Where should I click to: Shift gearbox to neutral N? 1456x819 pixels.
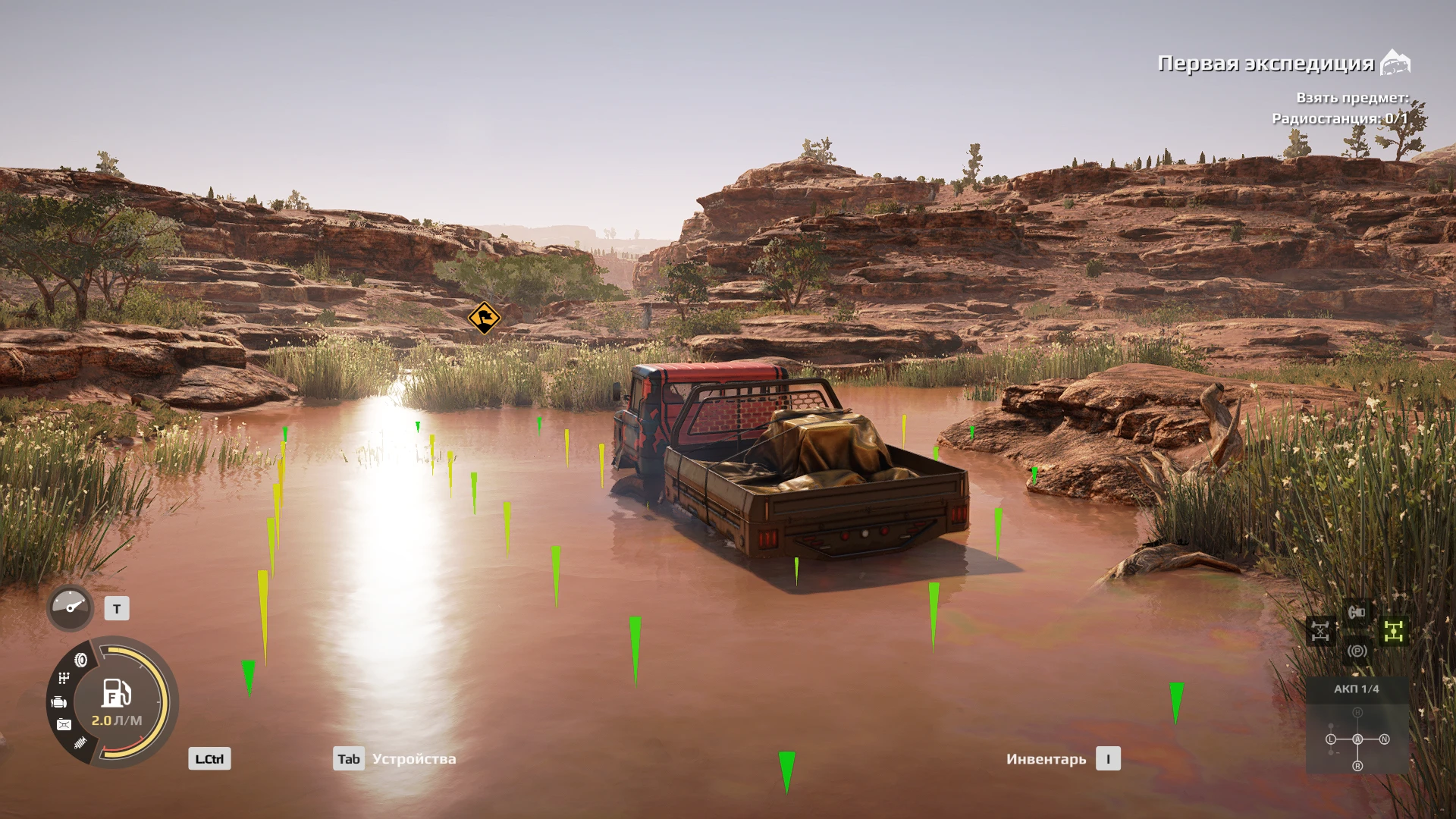[x=1385, y=739]
